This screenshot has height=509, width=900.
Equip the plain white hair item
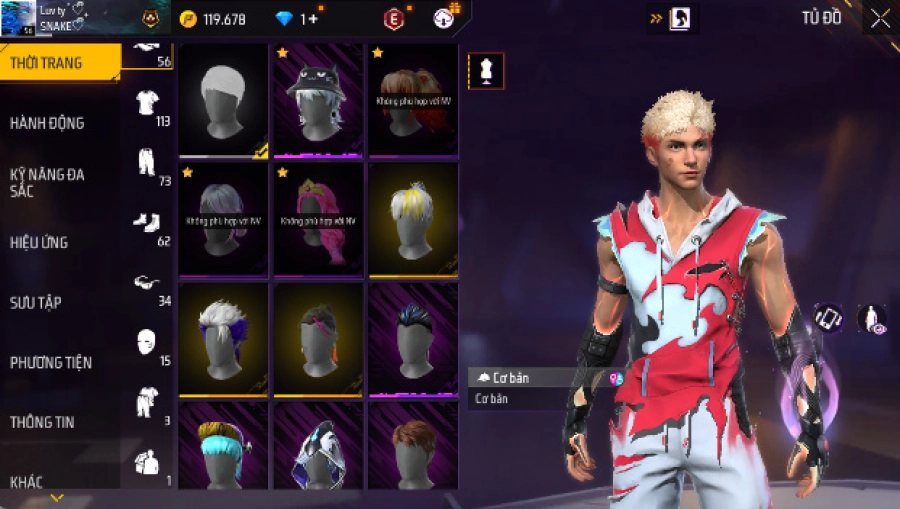pyautogui.click(x=222, y=99)
